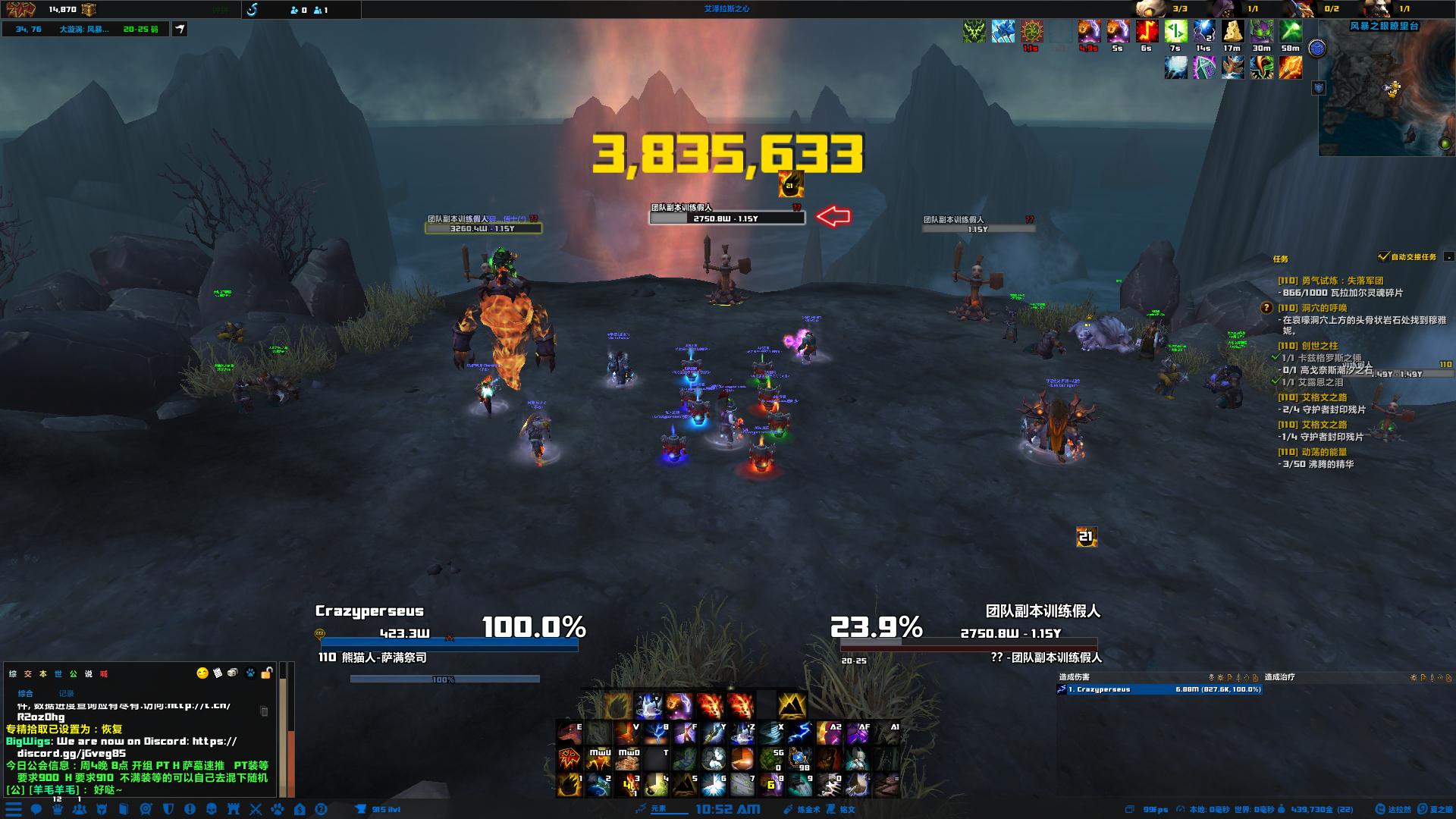
Task: Click the dragon head ability bound to E
Action: [x=569, y=733]
